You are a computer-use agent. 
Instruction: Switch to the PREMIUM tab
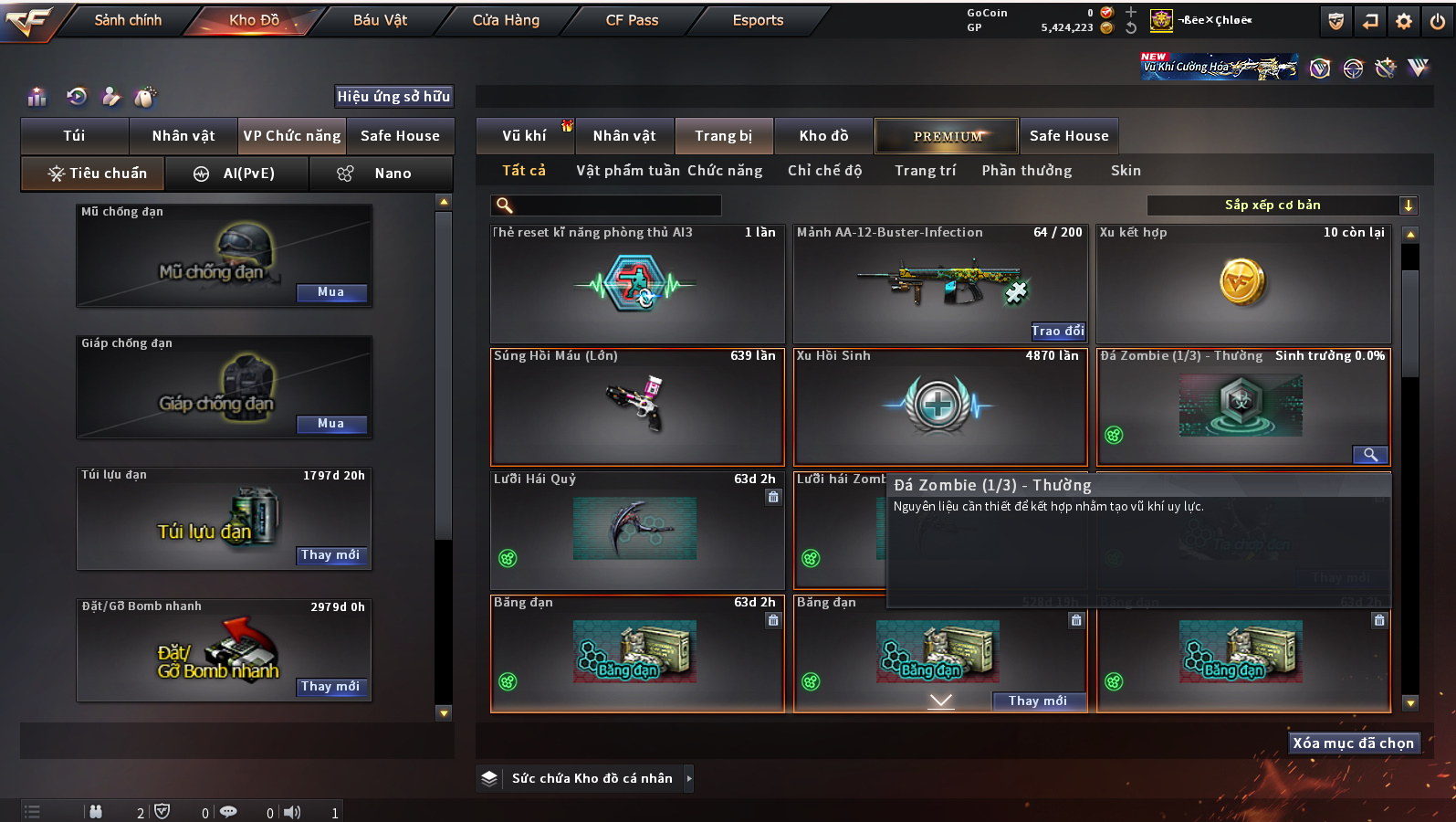(x=947, y=136)
